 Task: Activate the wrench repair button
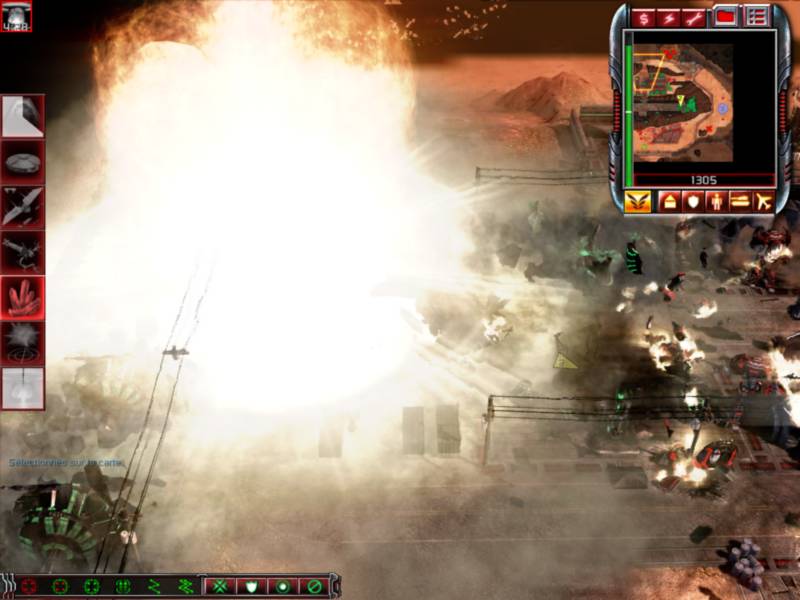(693, 18)
